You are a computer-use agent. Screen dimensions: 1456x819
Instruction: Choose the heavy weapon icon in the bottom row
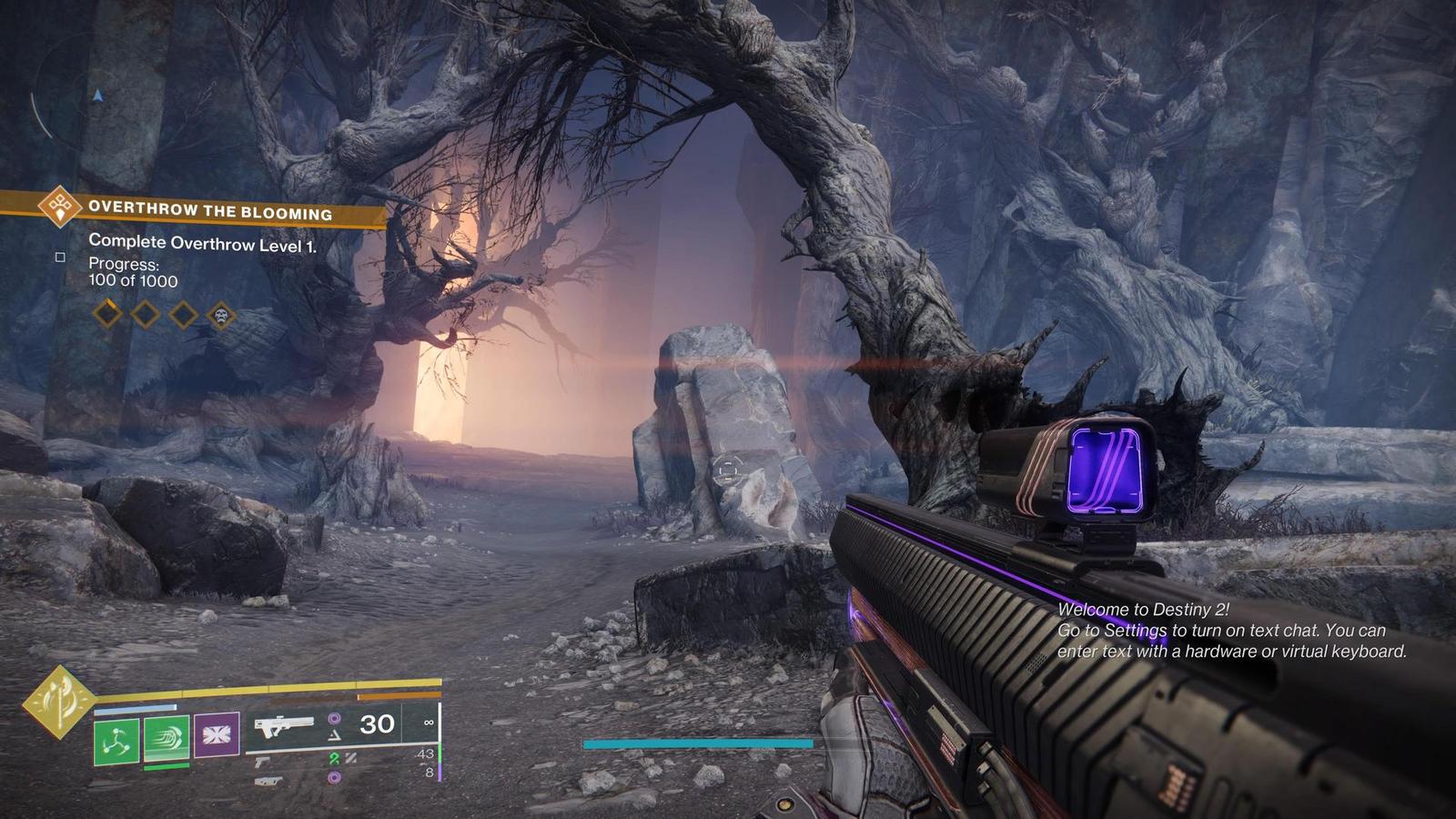click(x=268, y=781)
